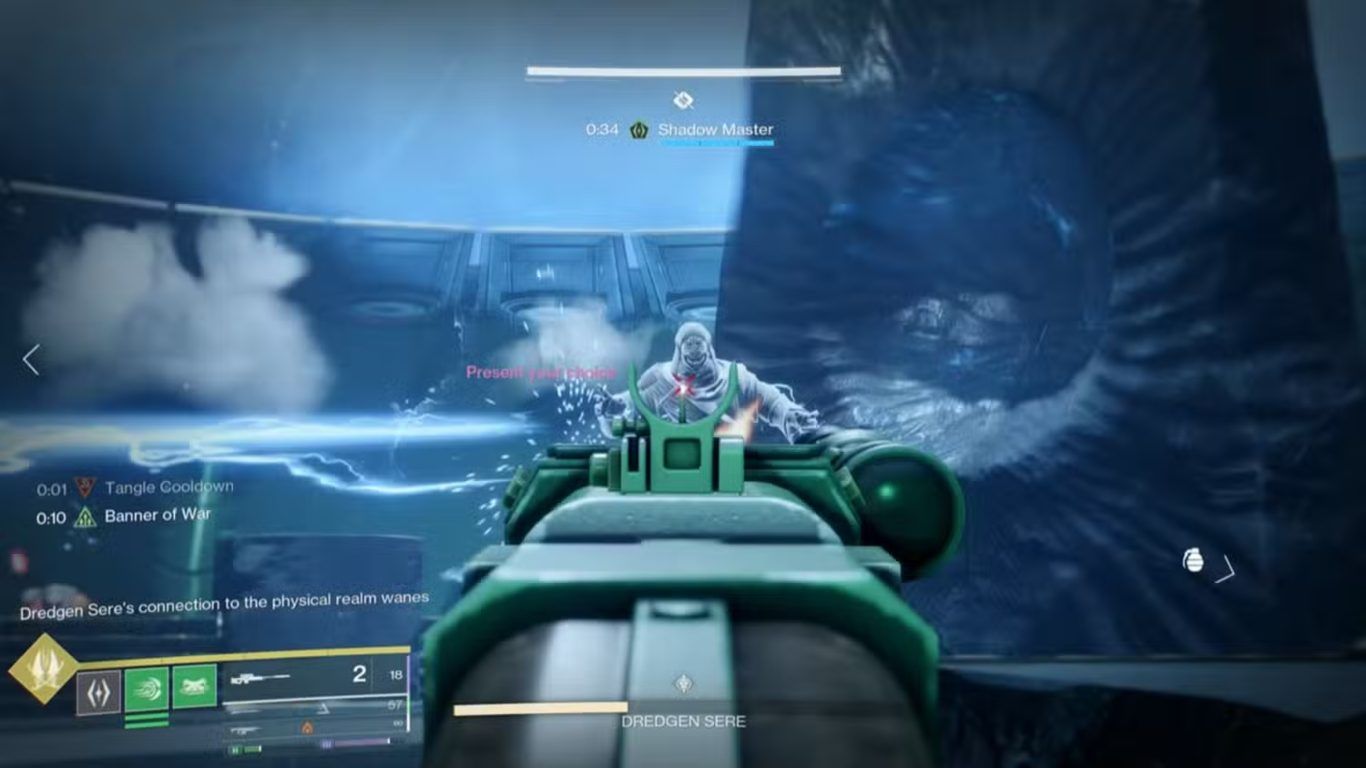The height and width of the screenshot is (768, 1366).
Task: Click the red Tangle Cooldown icon
Action: (85, 488)
